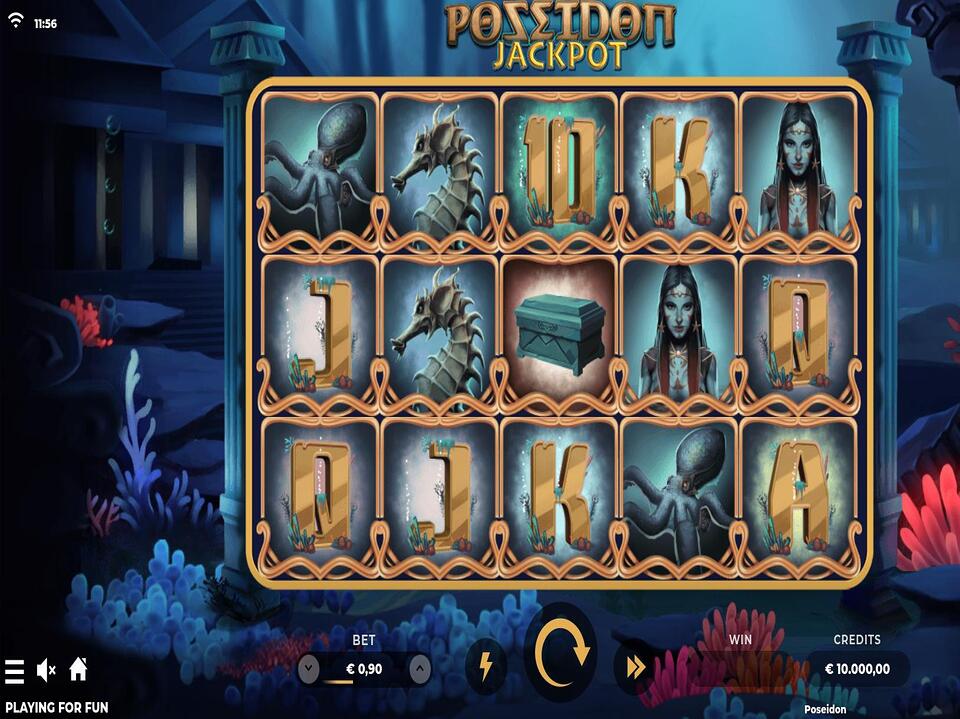The height and width of the screenshot is (719, 960).
Task: Decrease the bet with the down arrow
Action: point(310,668)
